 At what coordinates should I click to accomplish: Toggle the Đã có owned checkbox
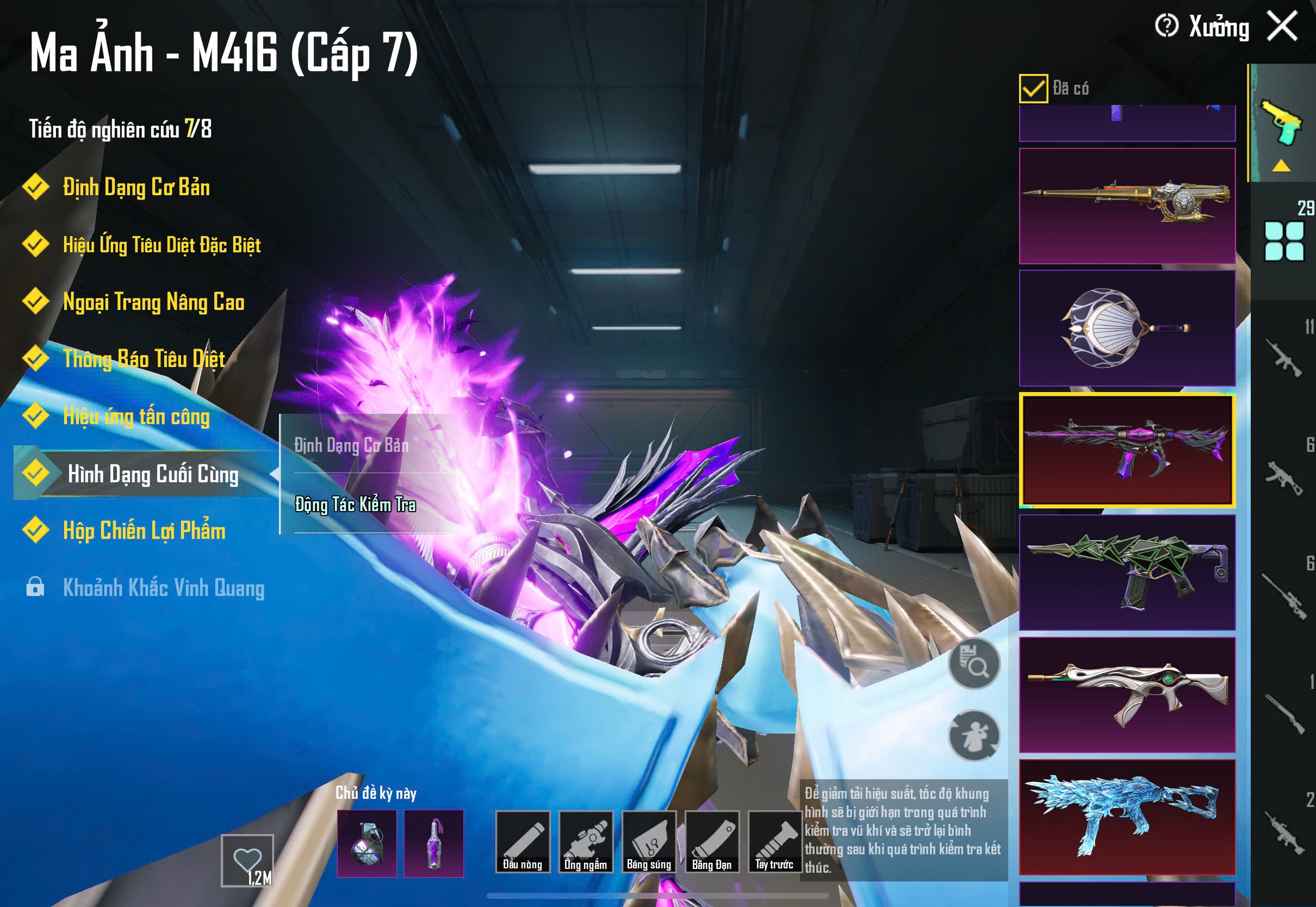1033,89
